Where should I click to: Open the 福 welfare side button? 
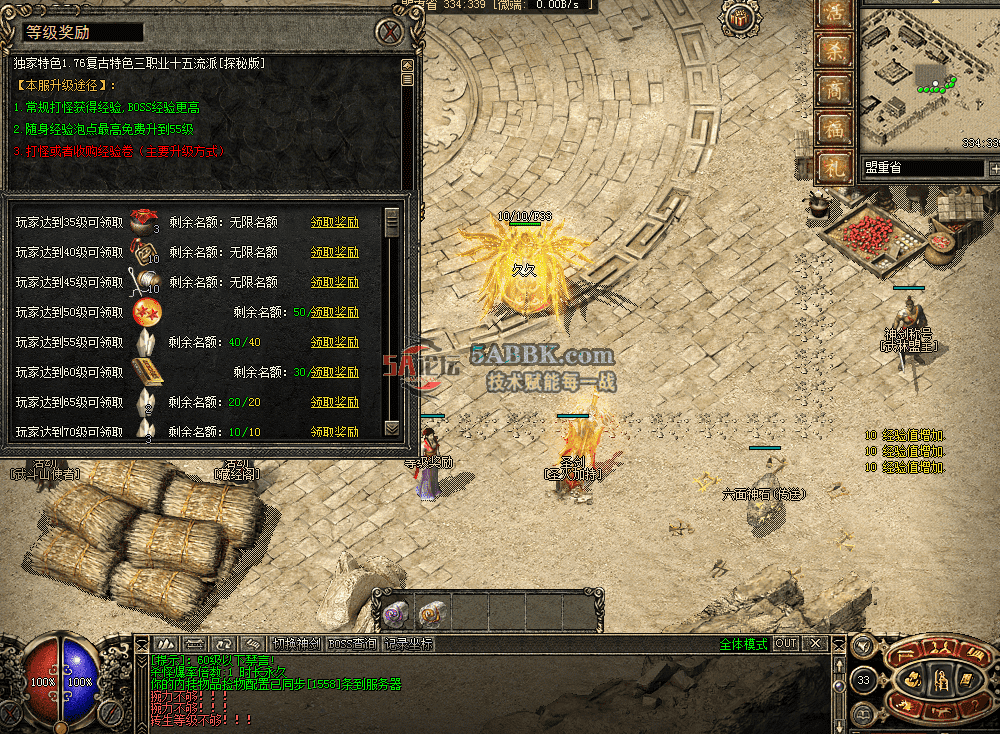[x=833, y=128]
